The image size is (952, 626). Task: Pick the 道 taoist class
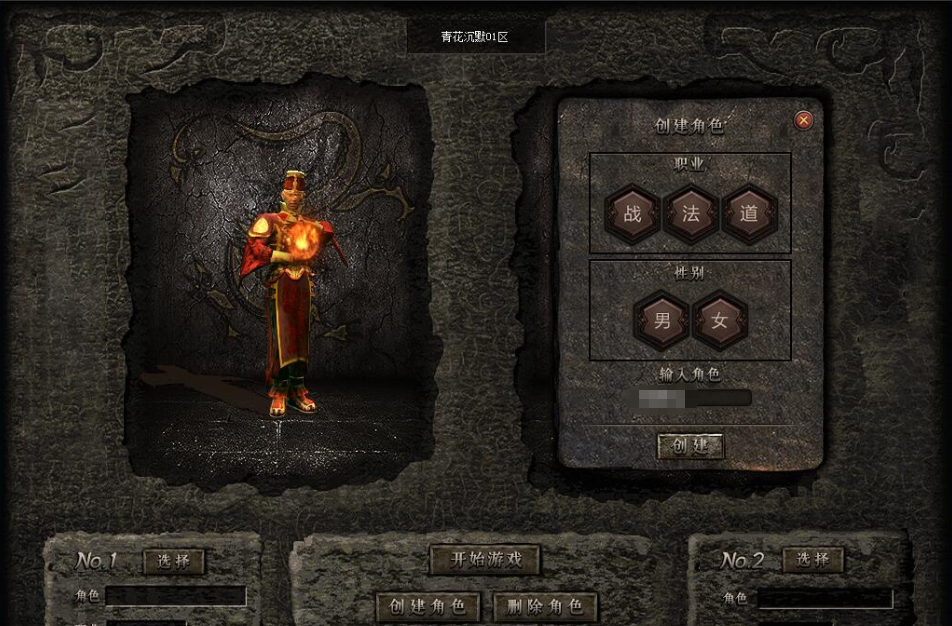point(749,214)
